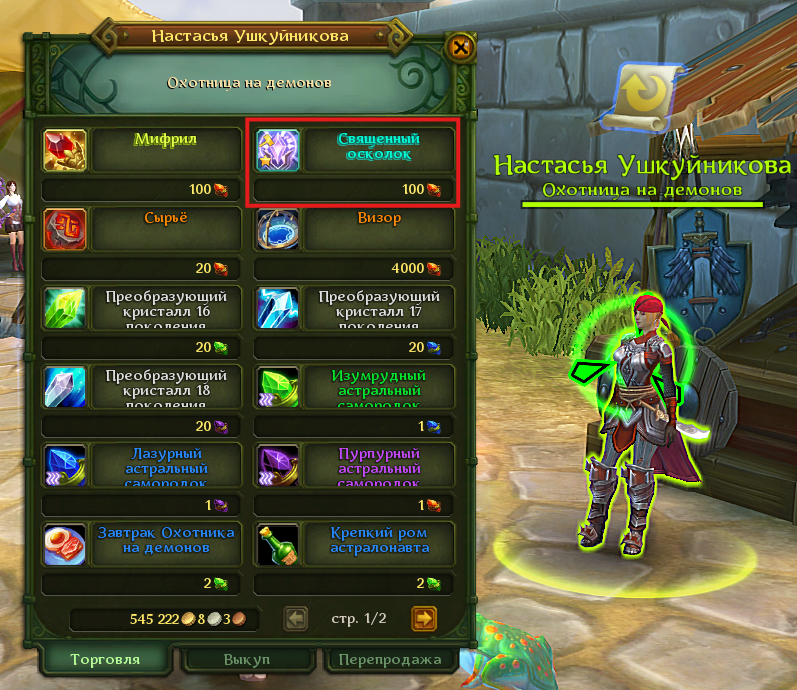797x690 pixels.
Task: Click the previous page arrow button
Action: pyautogui.click(x=296, y=619)
